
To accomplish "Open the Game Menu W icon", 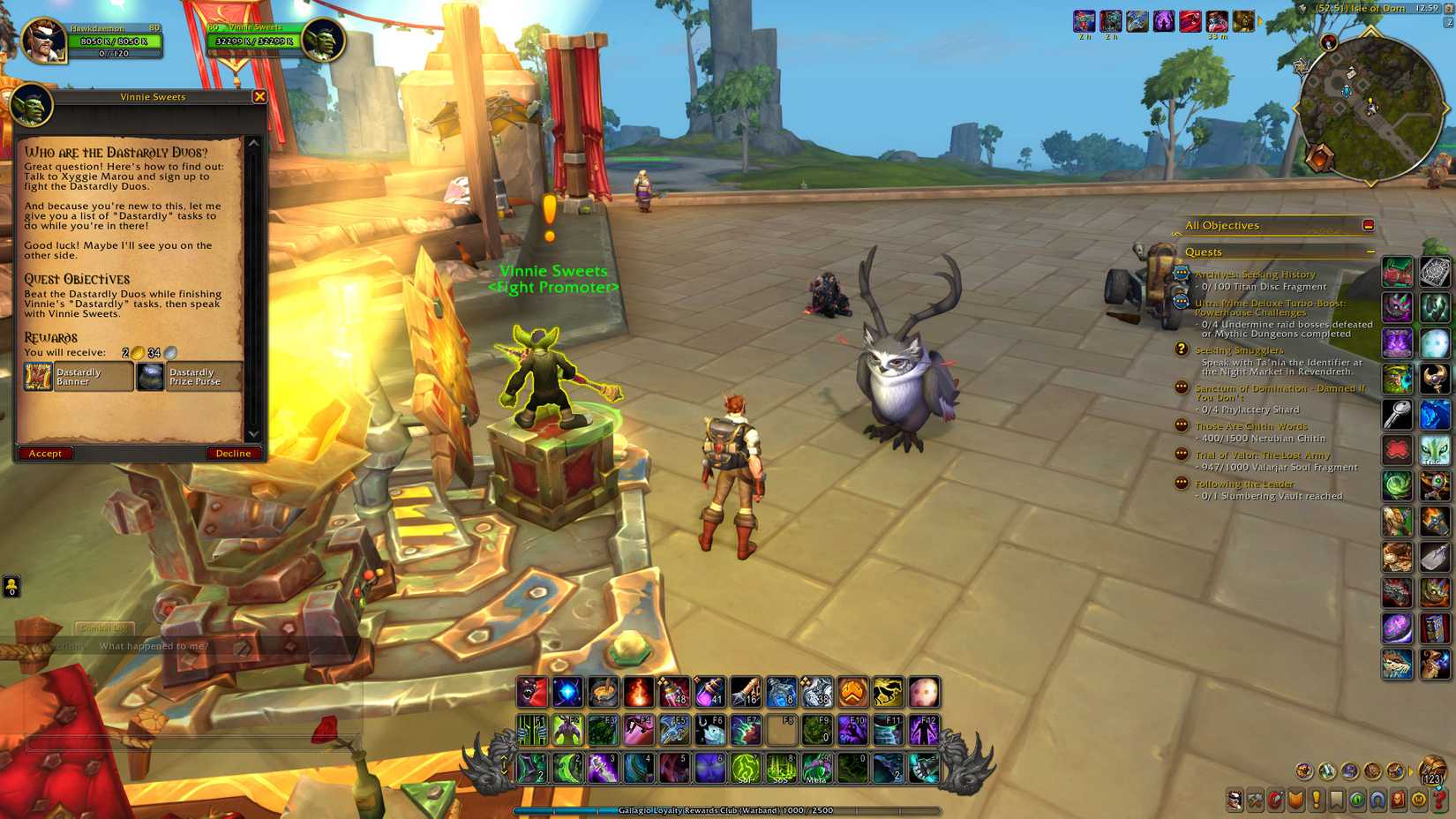I will click(x=1420, y=800).
